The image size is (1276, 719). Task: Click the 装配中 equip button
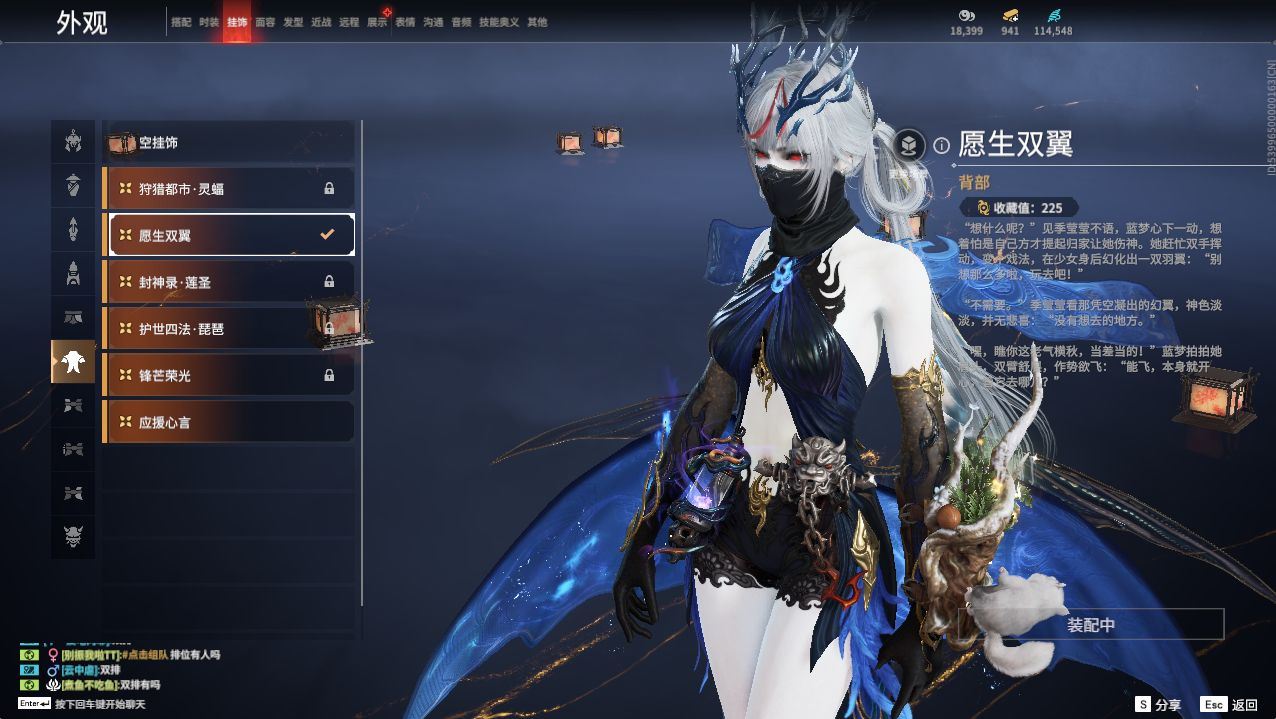click(1090, 625)
